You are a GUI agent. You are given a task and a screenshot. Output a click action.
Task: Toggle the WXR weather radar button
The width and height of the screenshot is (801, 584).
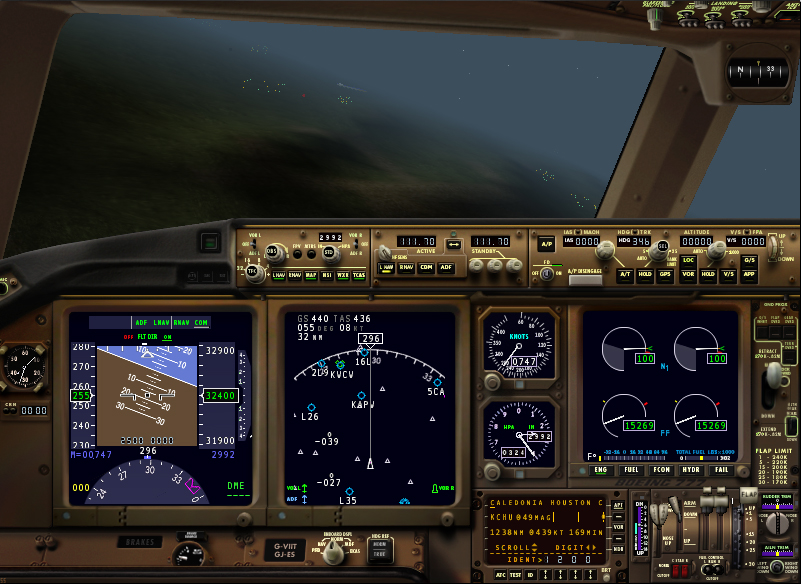343,275
